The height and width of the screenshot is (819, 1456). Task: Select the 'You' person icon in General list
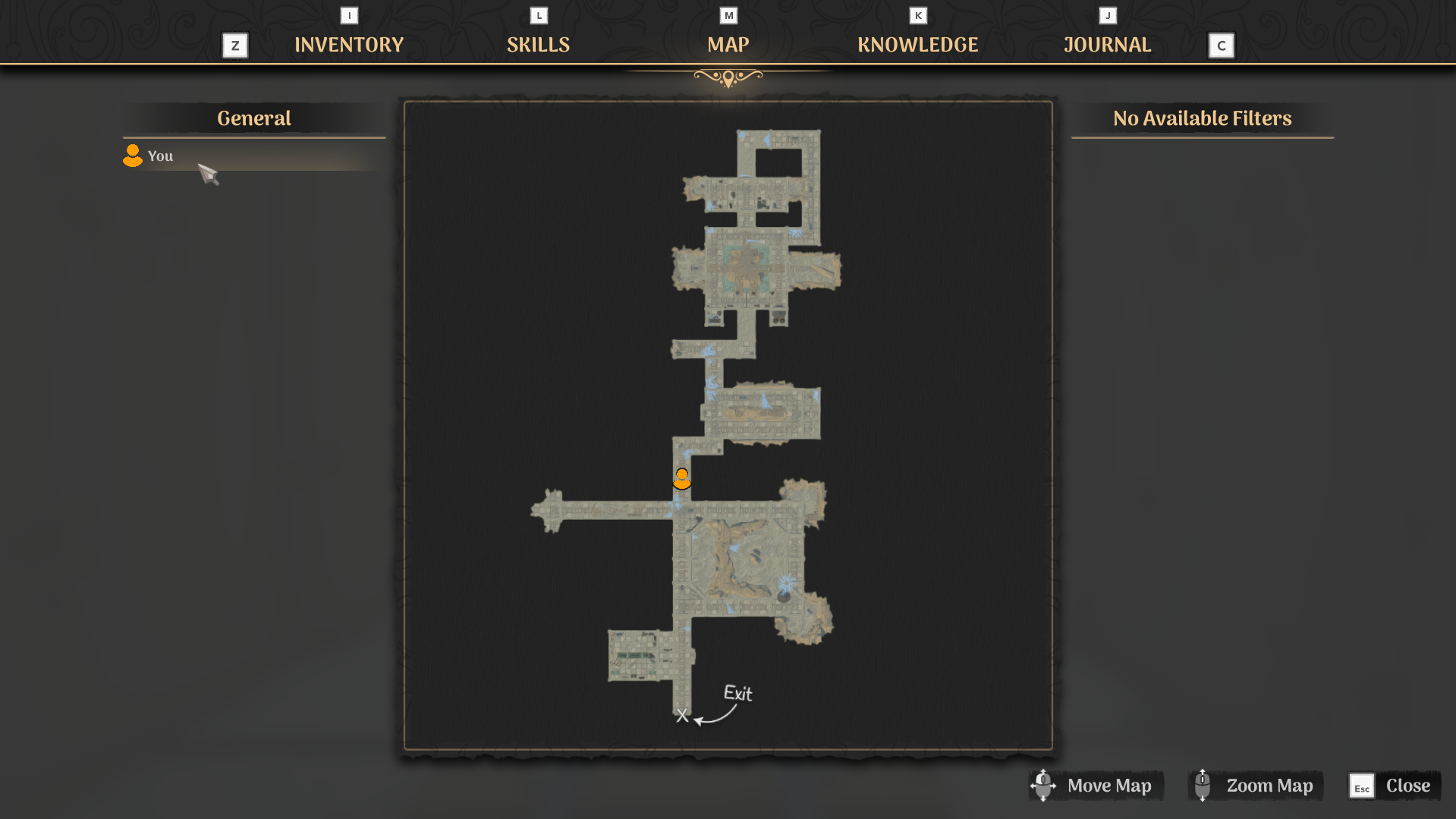point(132,156)
